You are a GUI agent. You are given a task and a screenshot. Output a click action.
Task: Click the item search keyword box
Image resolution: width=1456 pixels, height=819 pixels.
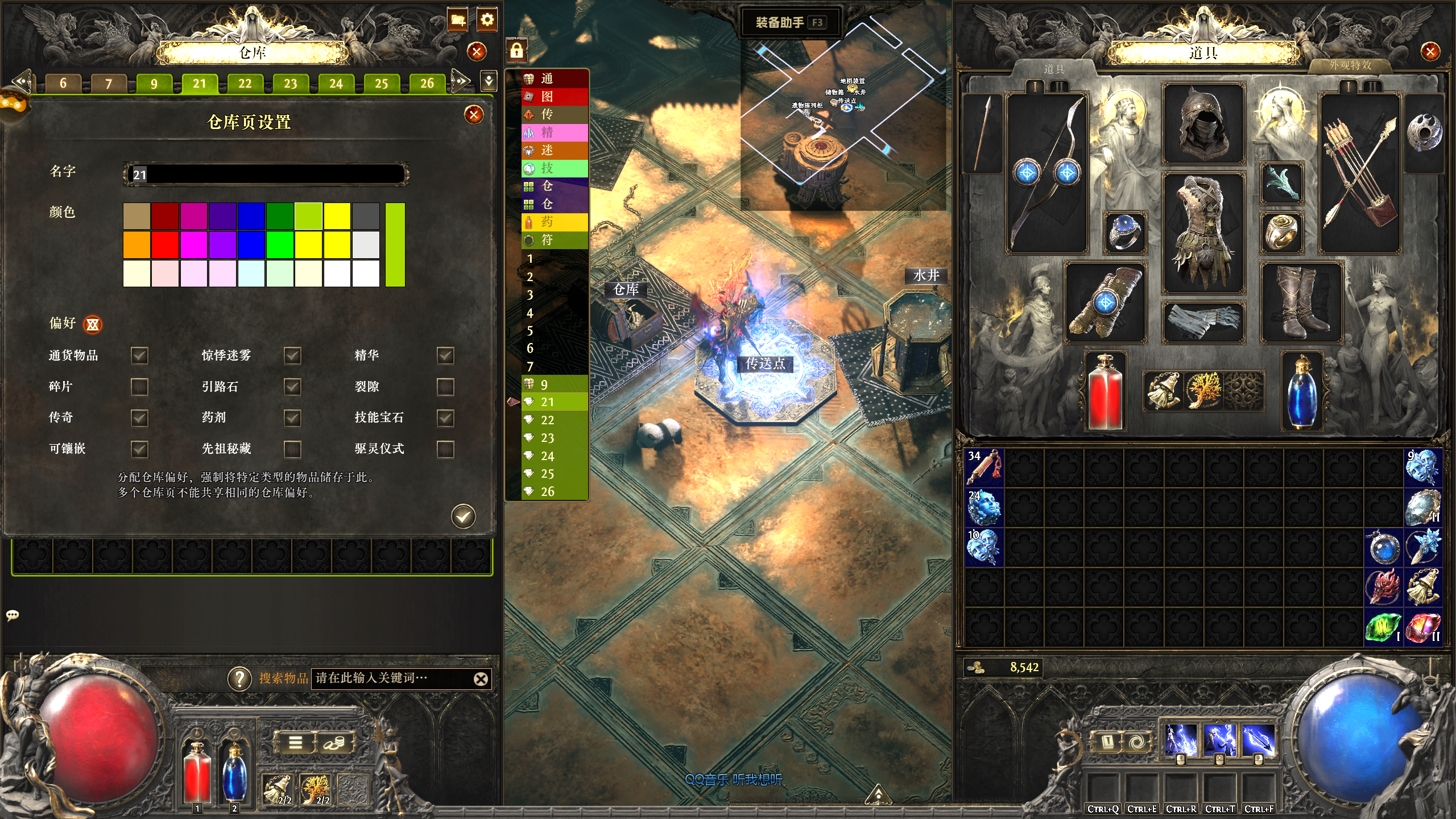click(392, 678)
